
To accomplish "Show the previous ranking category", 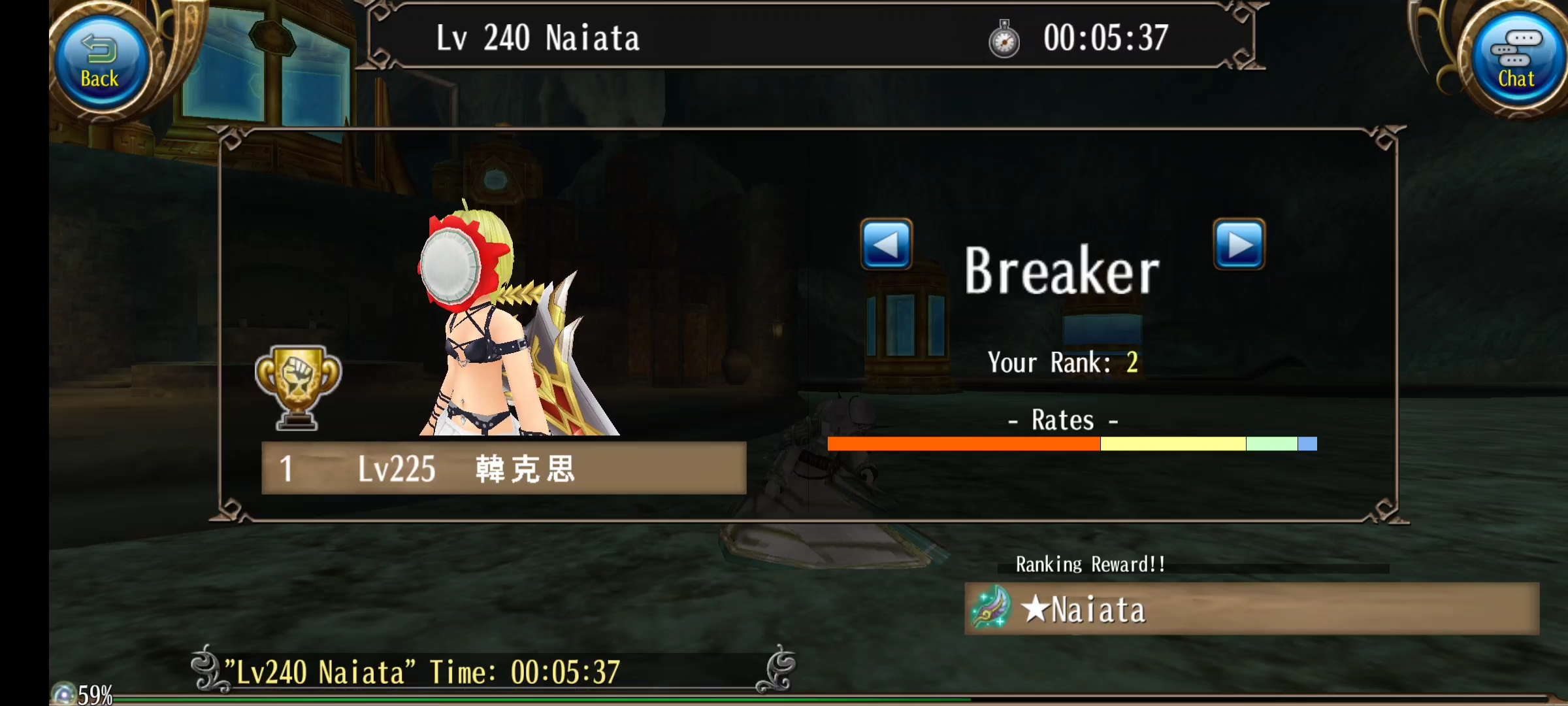I will pos(886,244).
